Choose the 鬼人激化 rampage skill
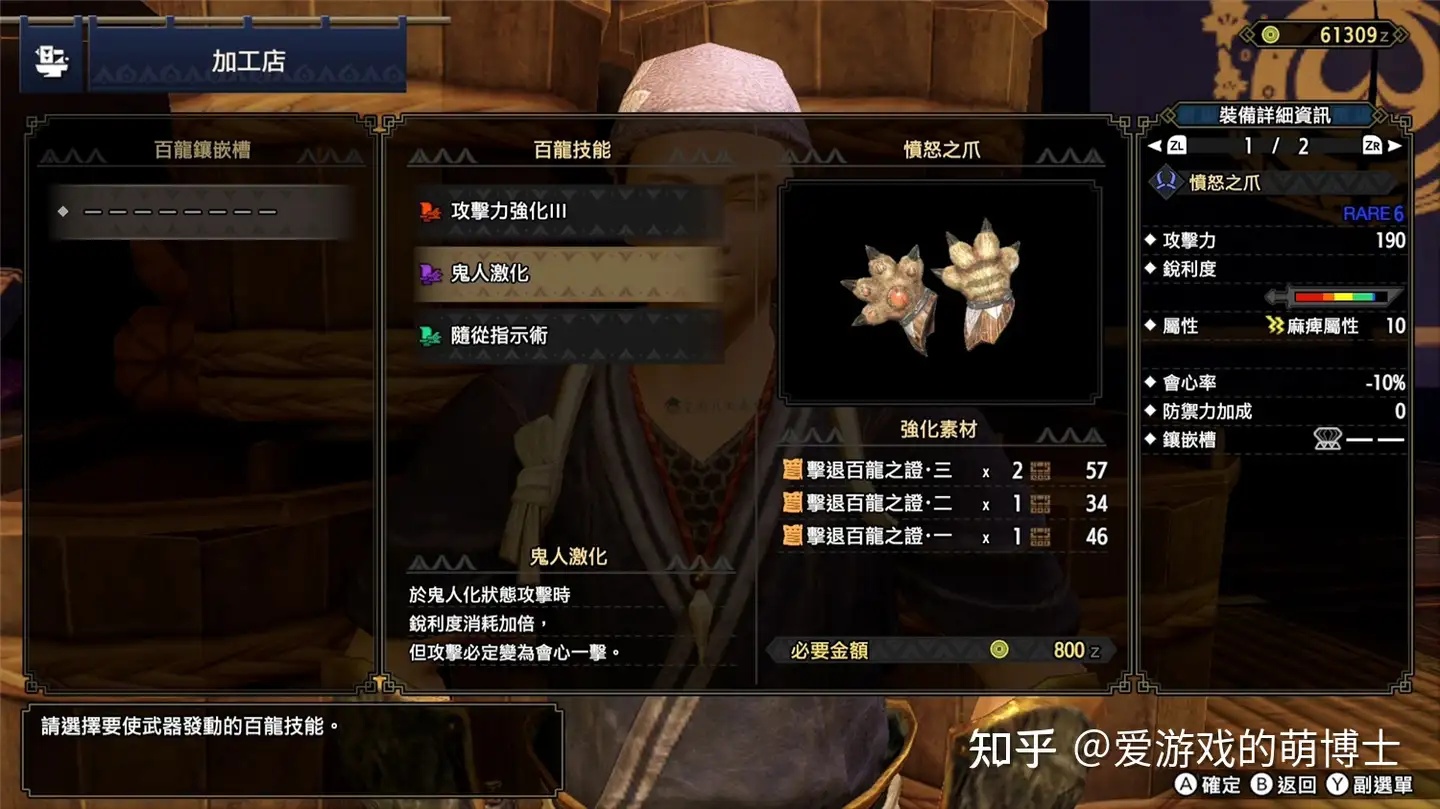 coord(568,273)
